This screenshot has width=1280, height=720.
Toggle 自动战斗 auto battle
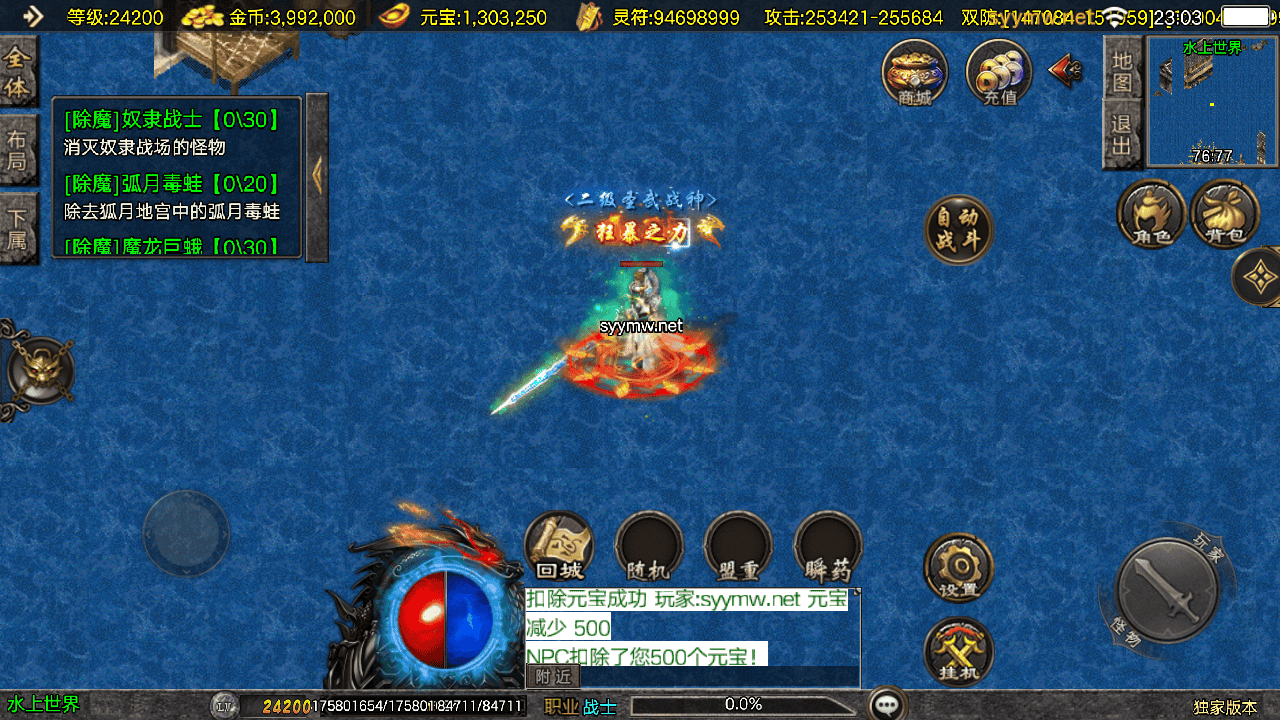958,229
